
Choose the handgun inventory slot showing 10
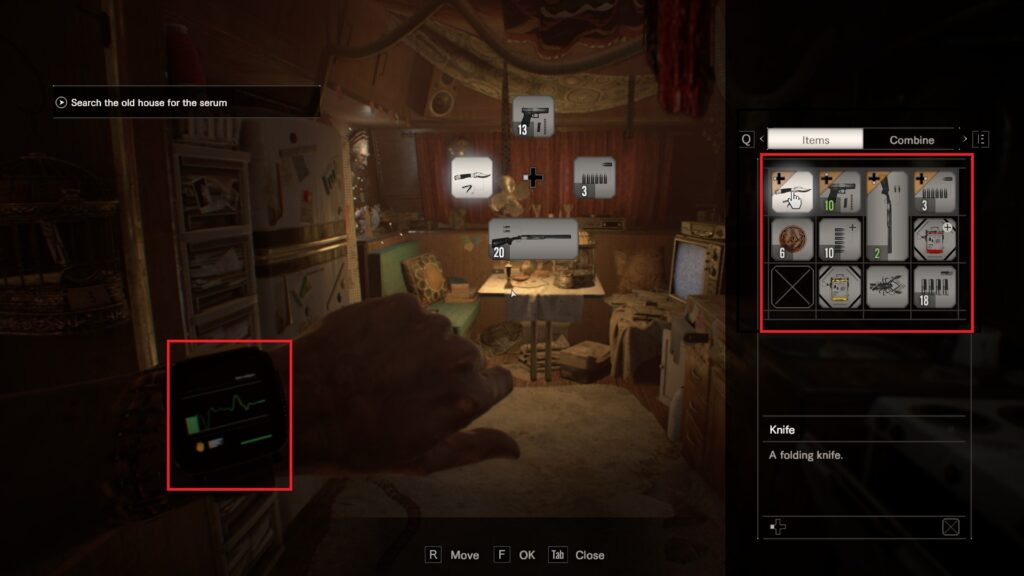pyautogui.click(x=839, y=192)
